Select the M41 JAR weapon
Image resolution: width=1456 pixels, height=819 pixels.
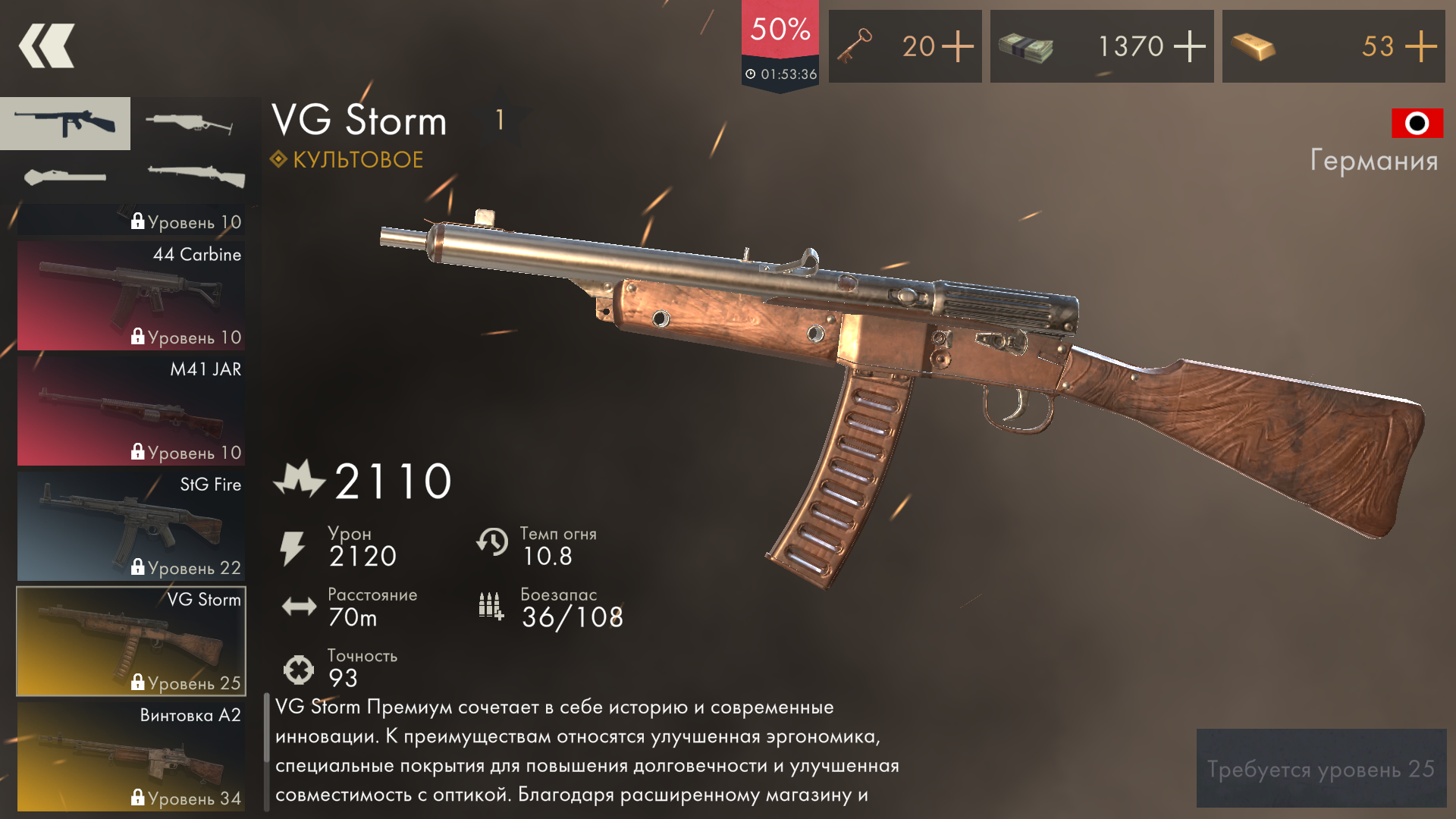[x=130, y=410]
